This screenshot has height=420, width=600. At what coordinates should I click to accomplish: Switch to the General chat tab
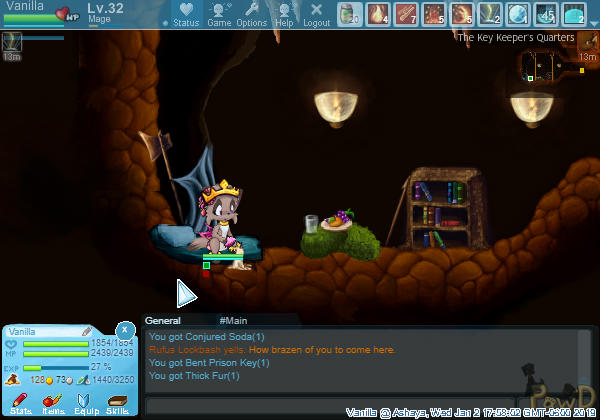tap(162, 321)
